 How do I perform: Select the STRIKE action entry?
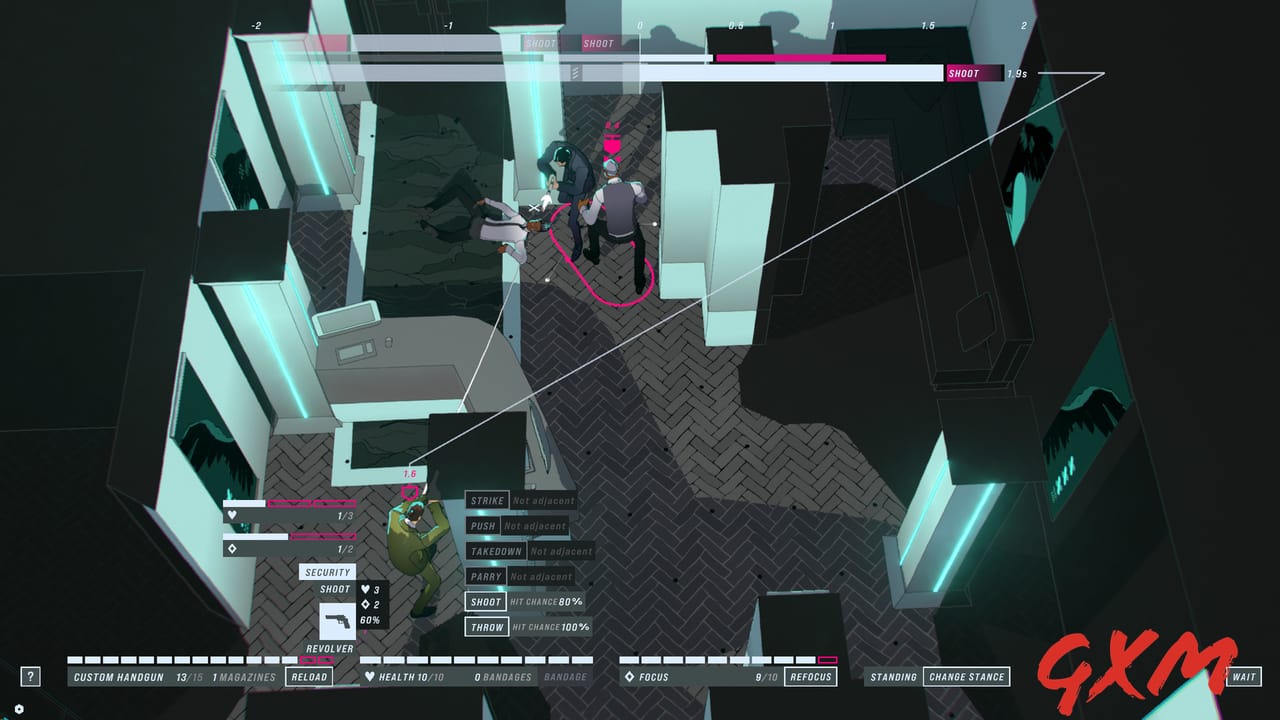click(486, 501)
